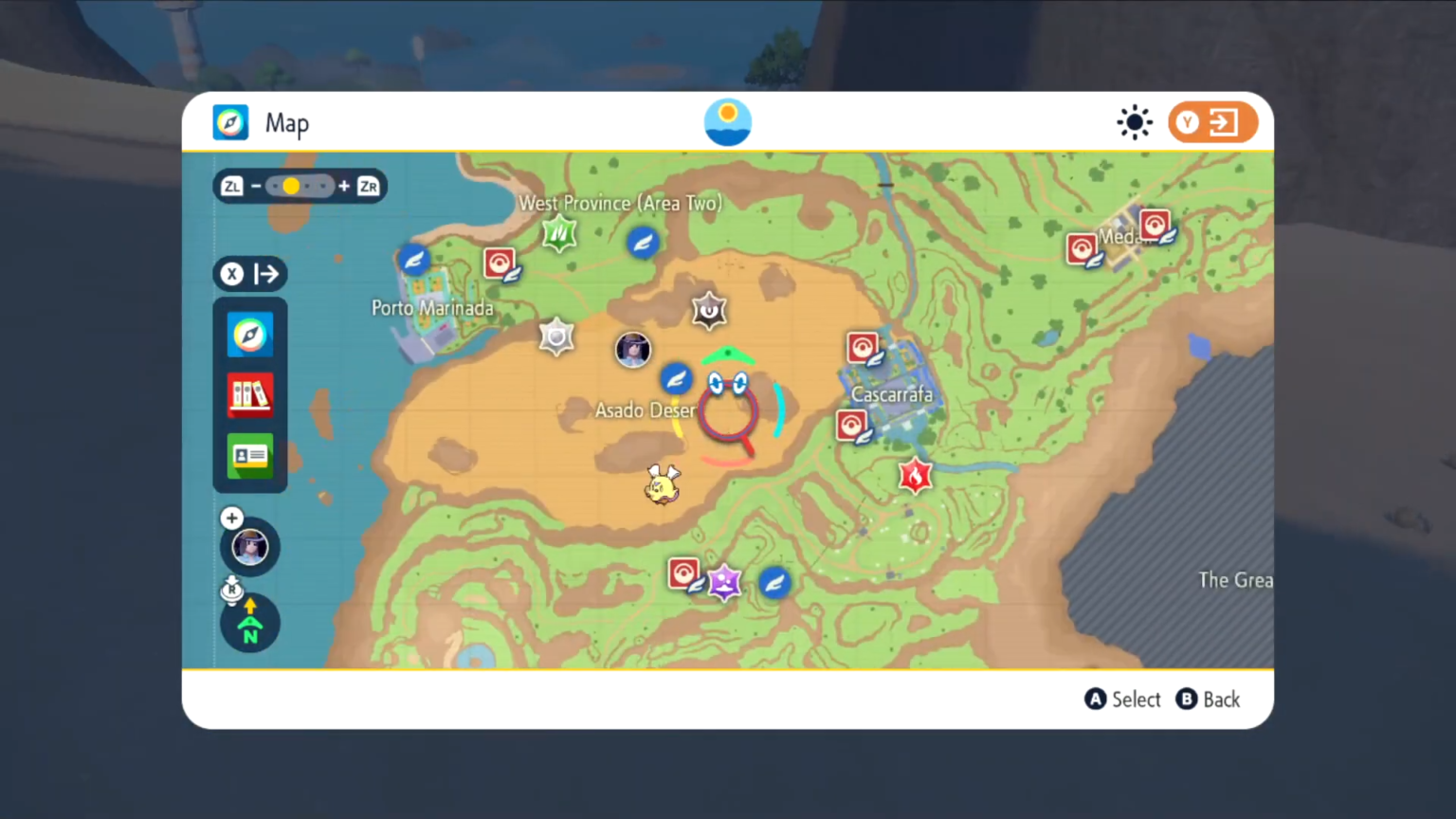The height and width of the screenshot is (819, 1456).
Task: Select the green Grass gym badge marker
Action: click(x=559, y=232)
